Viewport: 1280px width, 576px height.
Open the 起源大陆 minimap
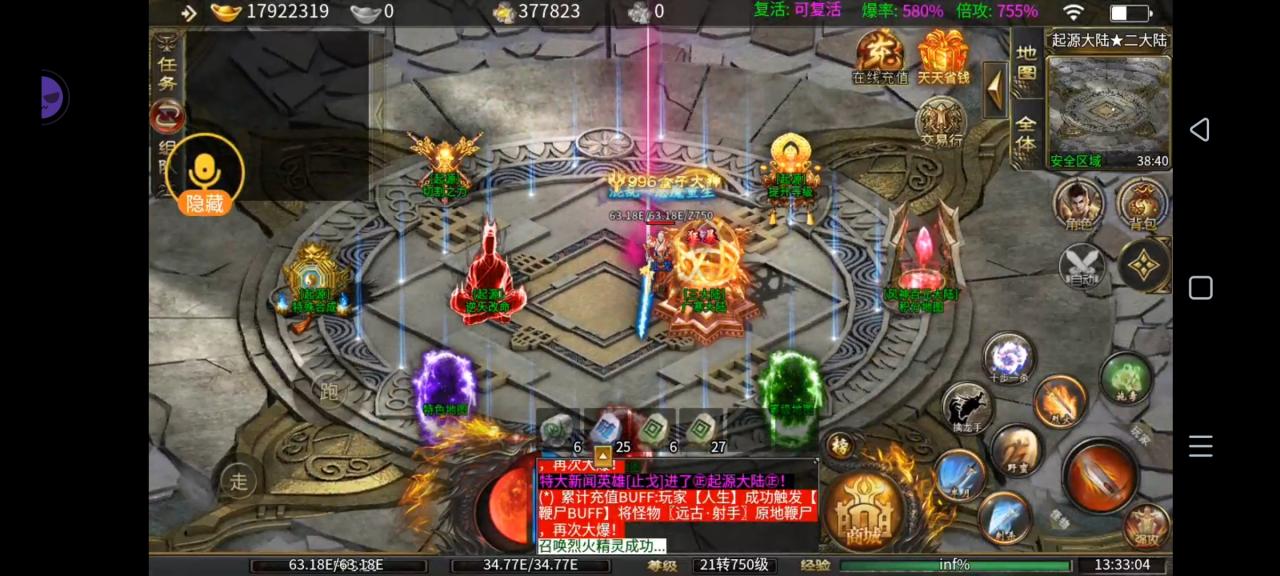click(1108, 110)
